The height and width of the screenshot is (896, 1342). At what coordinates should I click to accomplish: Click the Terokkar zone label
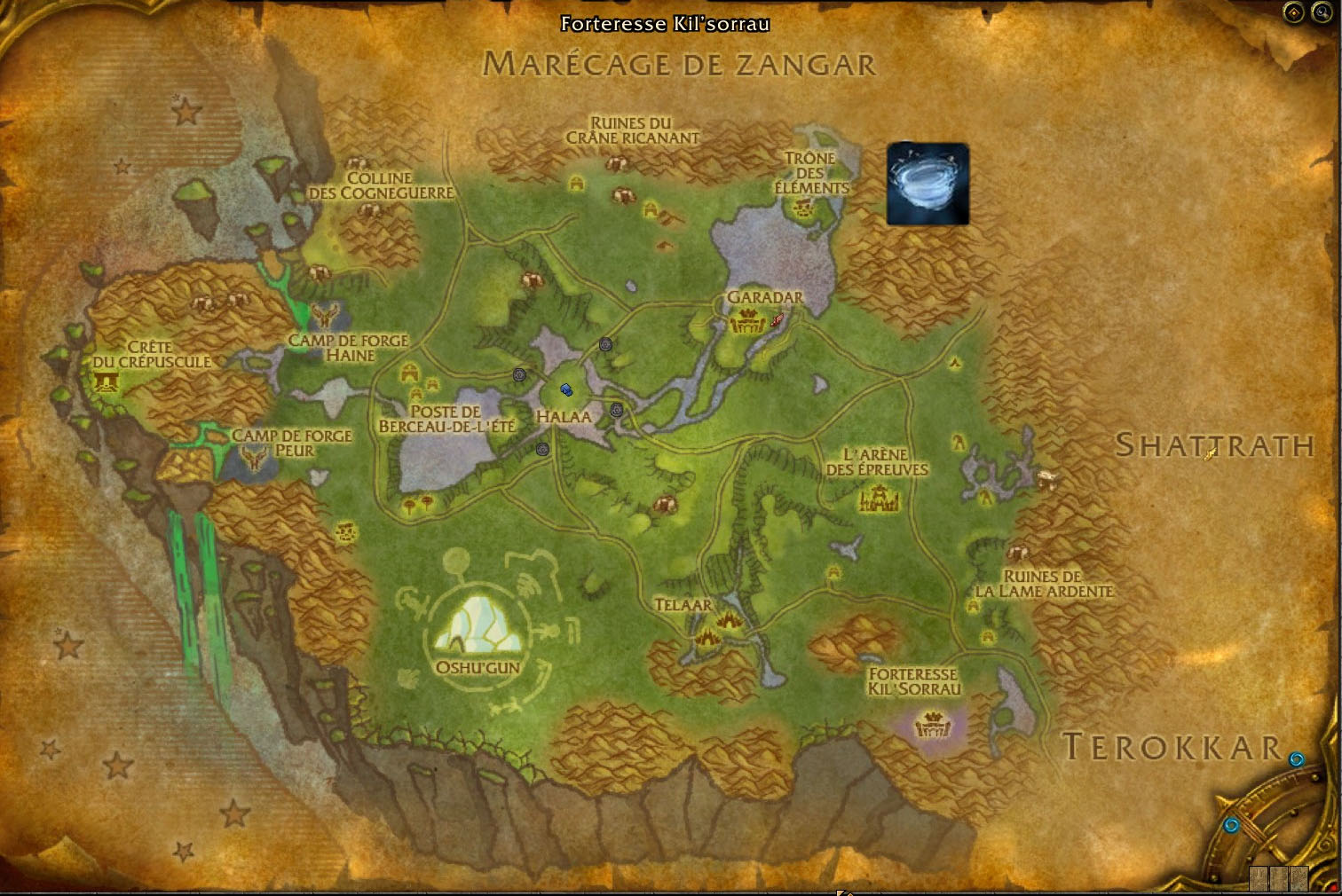point(1170,746)
